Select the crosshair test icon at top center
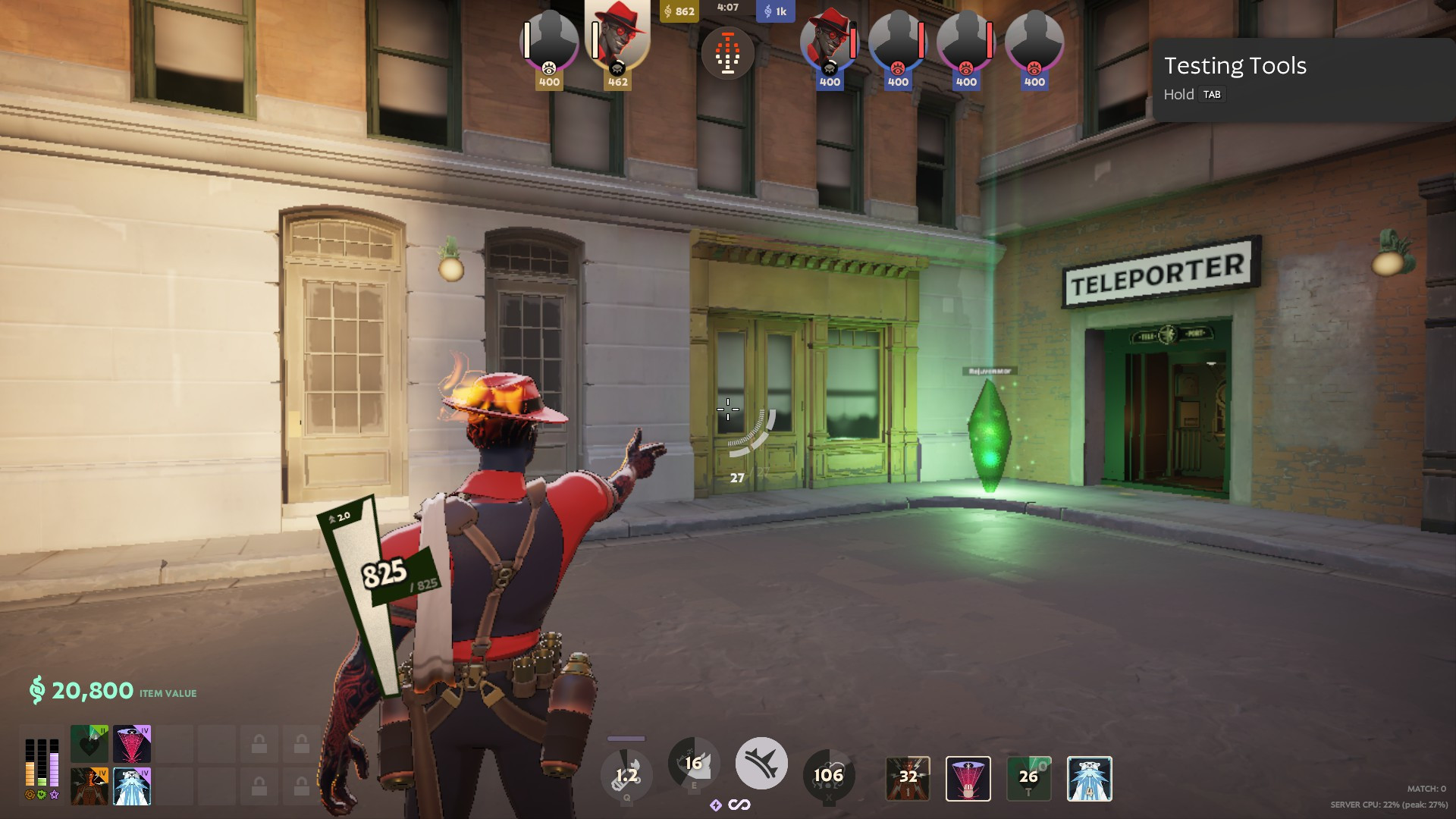Screen dimensions: 1456x819 tap(728, 53)
